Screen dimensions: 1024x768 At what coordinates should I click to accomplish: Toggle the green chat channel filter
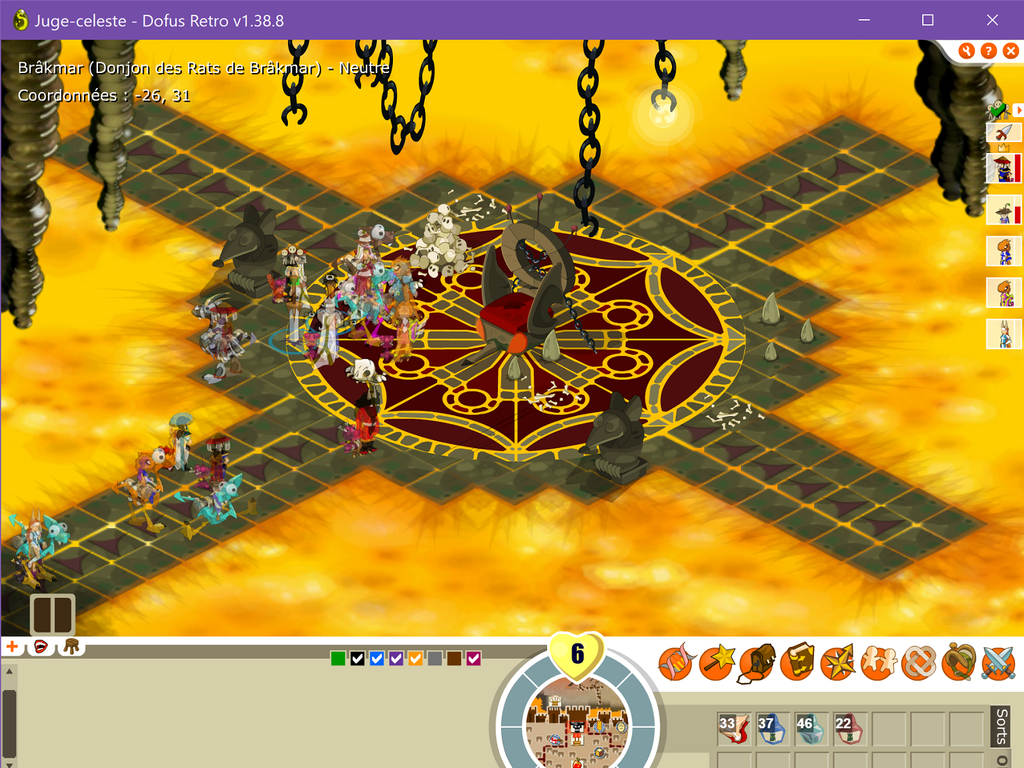click(338, 658)
